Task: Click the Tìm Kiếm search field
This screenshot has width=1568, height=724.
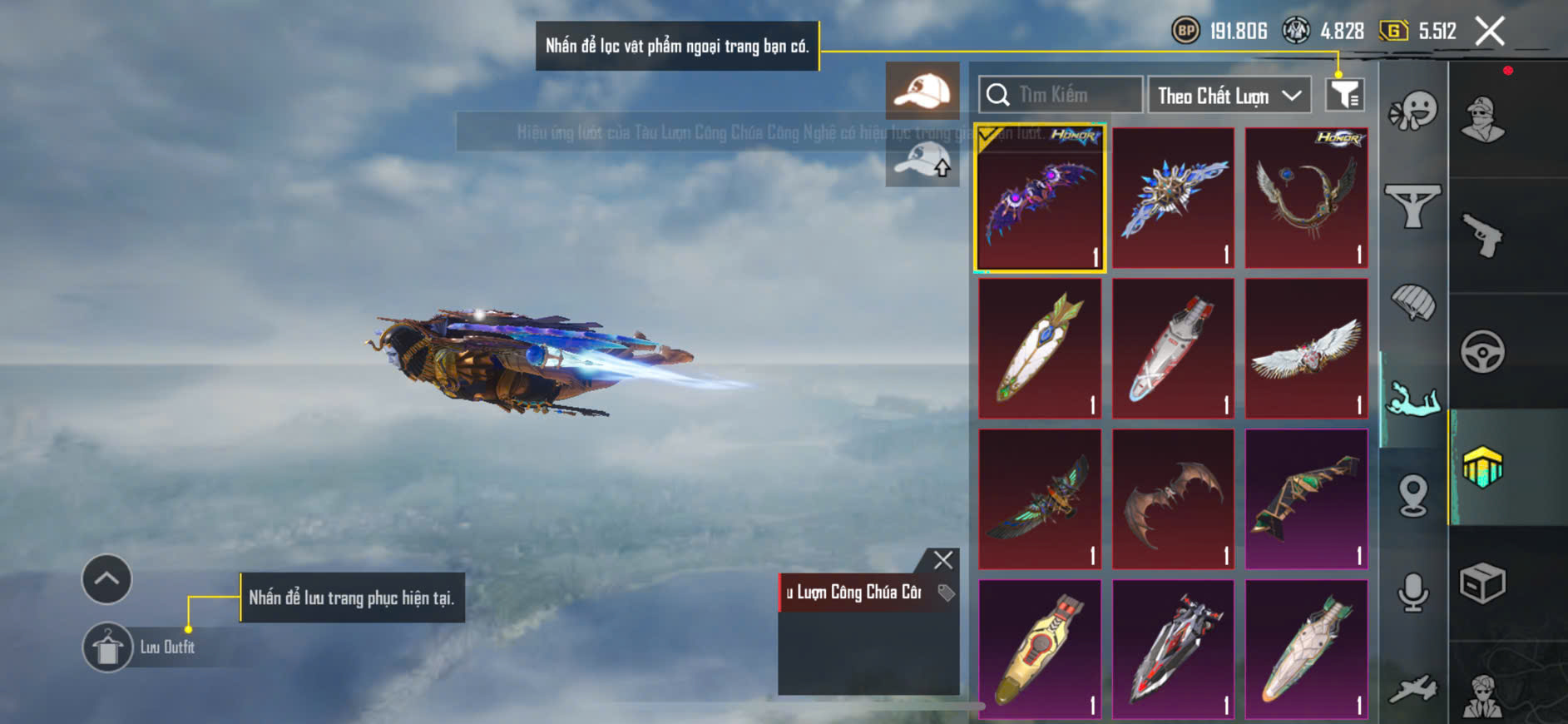Action: [x=1061, y=95]
